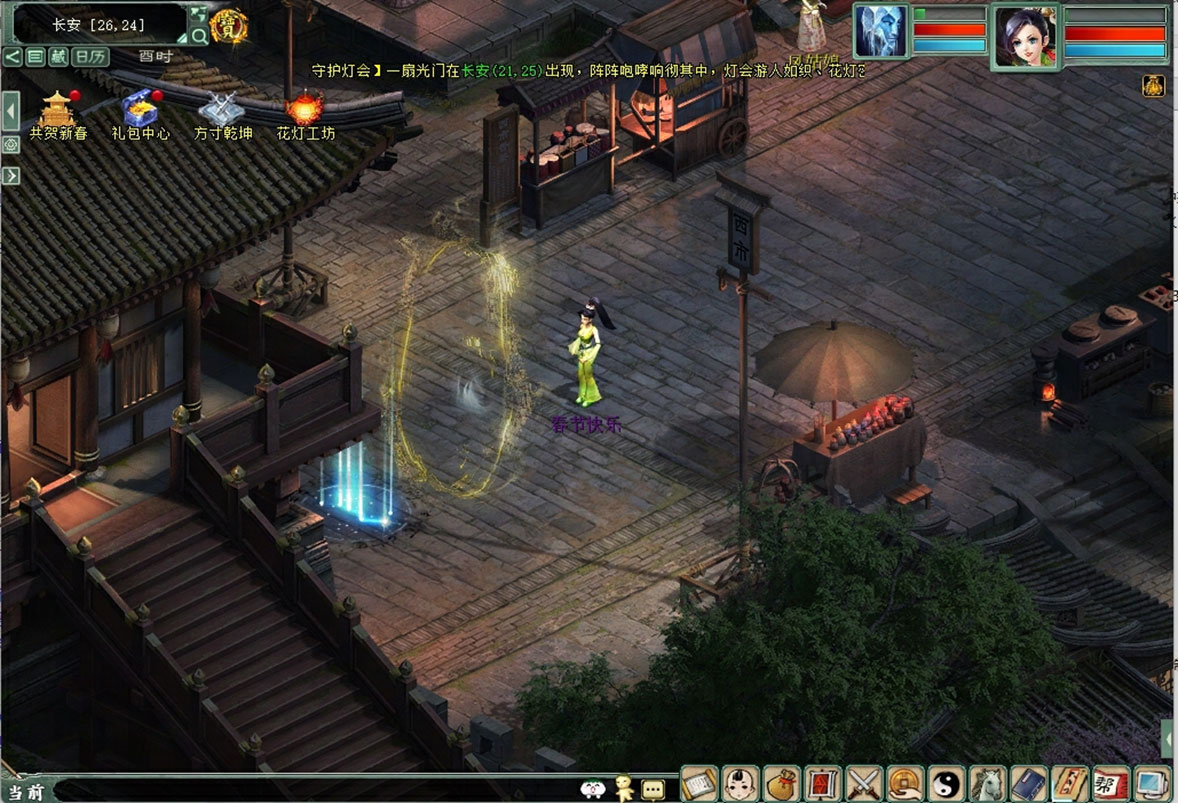
Task: Open the 日历 calendar button
Action: pyautogui.click(x=91, y=56)
